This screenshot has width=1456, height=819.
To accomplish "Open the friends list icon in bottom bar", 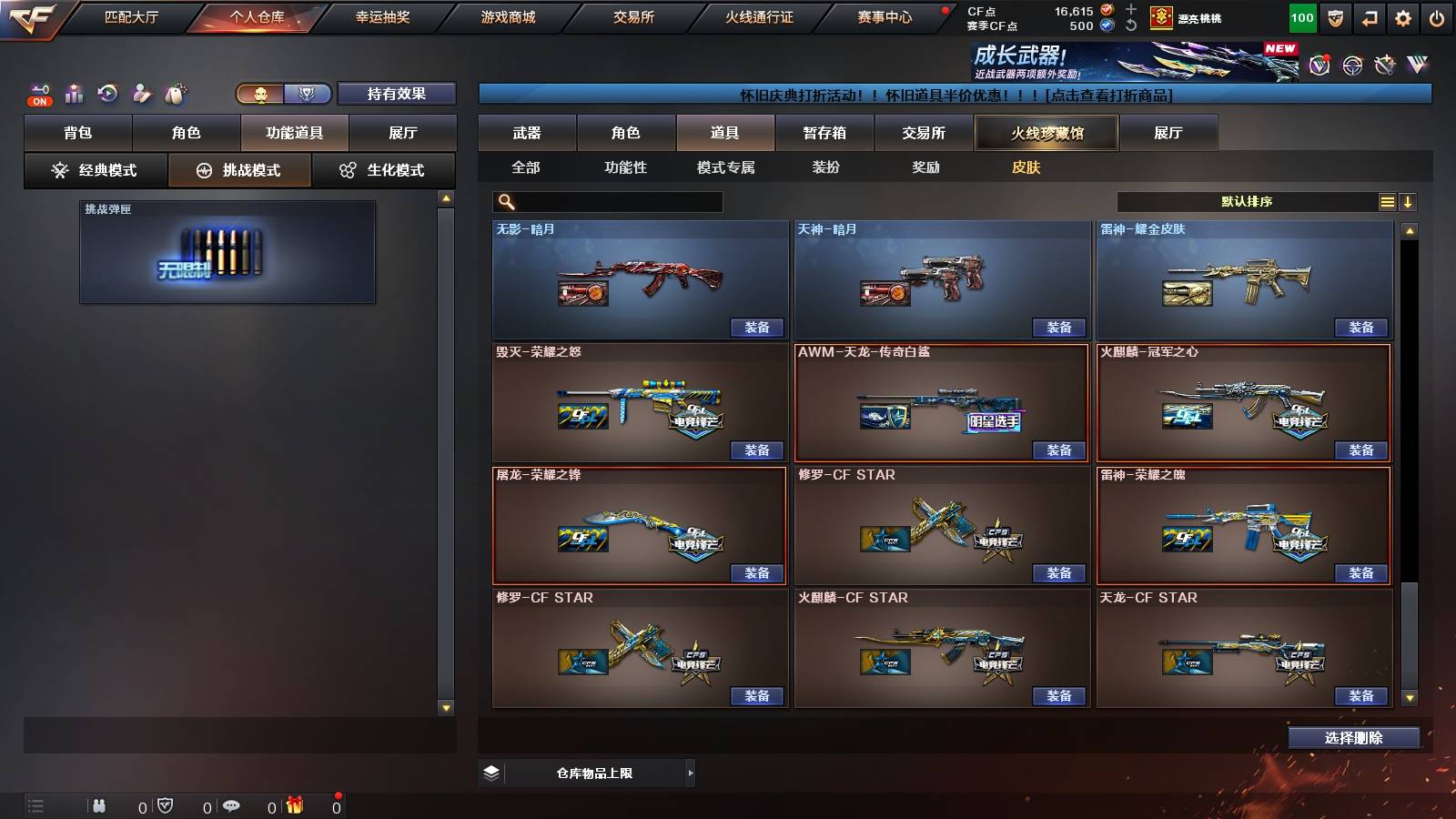I will point(99,804).
